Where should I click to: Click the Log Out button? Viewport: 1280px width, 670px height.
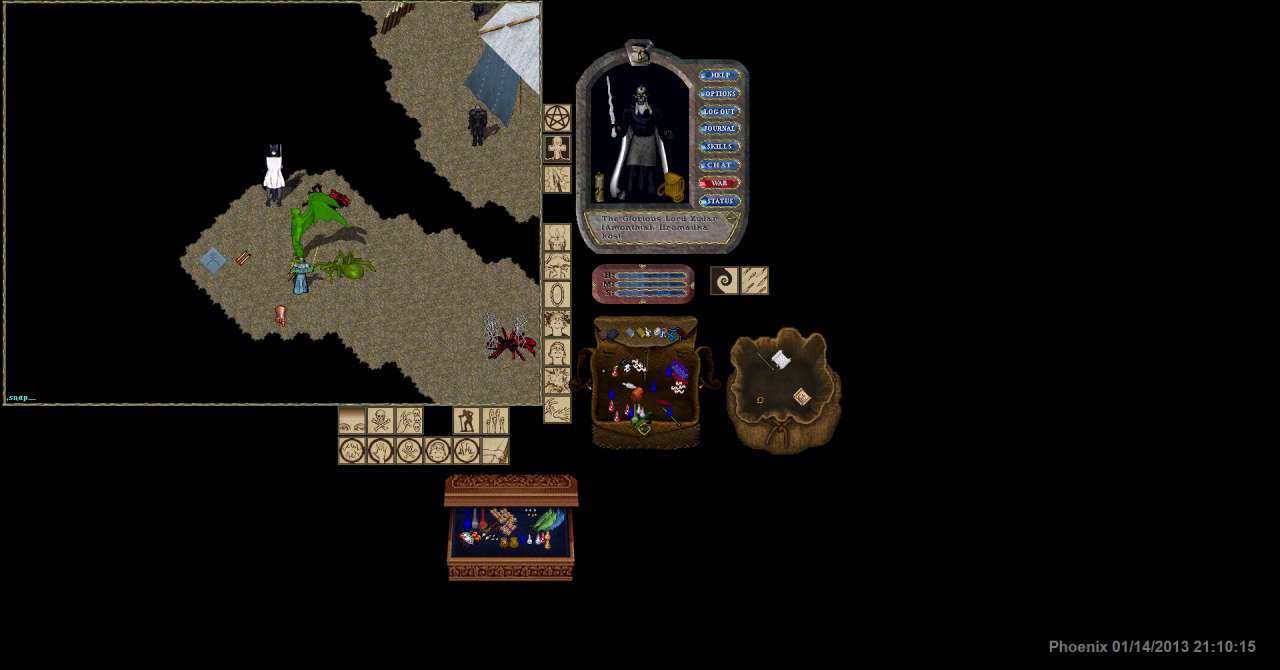pos(720,111)
